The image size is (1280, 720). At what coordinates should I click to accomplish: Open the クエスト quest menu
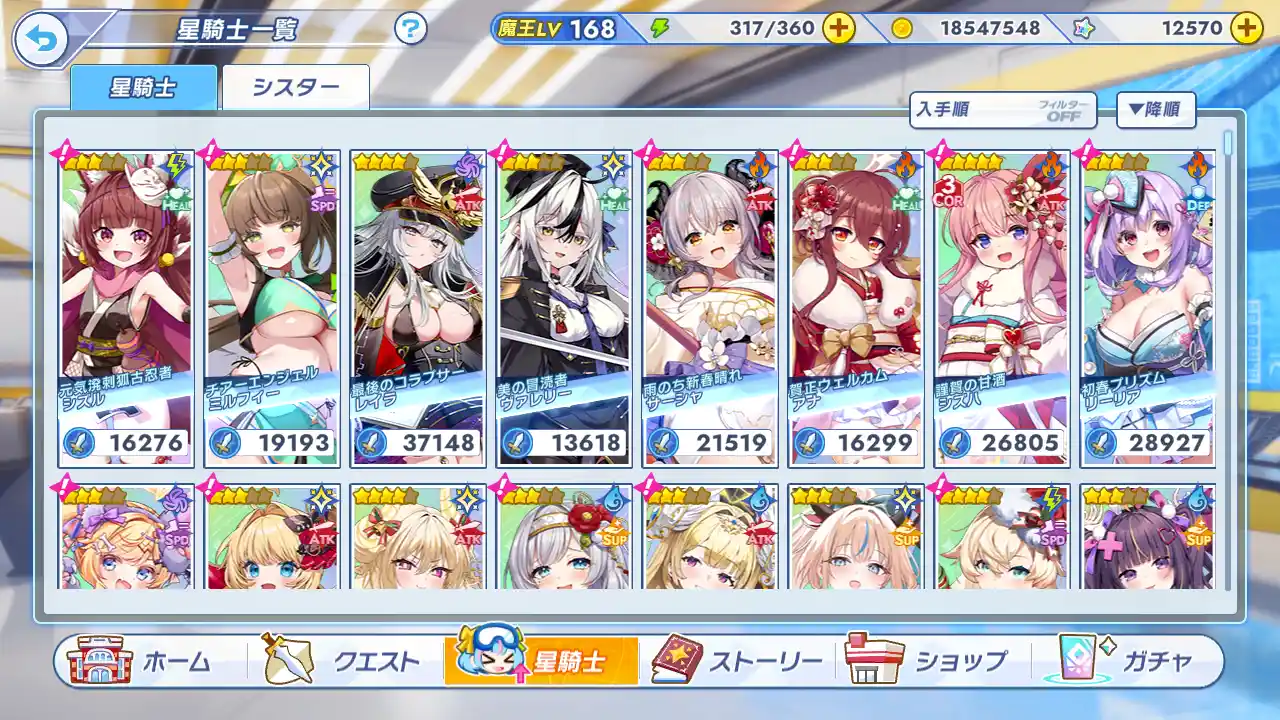coord(342,661)
